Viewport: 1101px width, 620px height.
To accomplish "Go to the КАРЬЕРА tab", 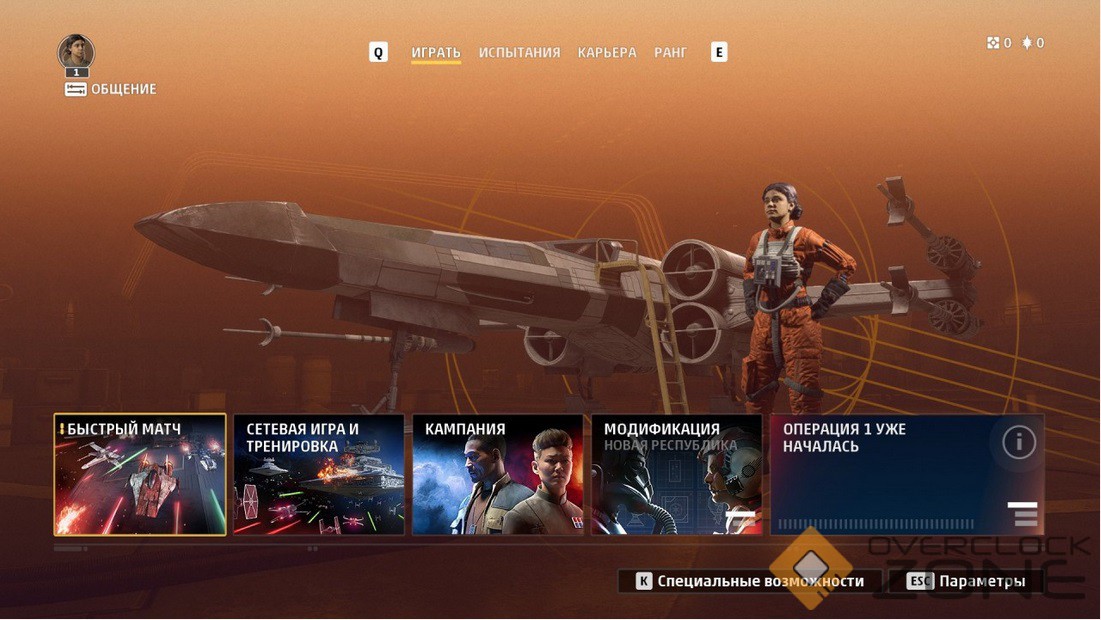I will (607, 52).
